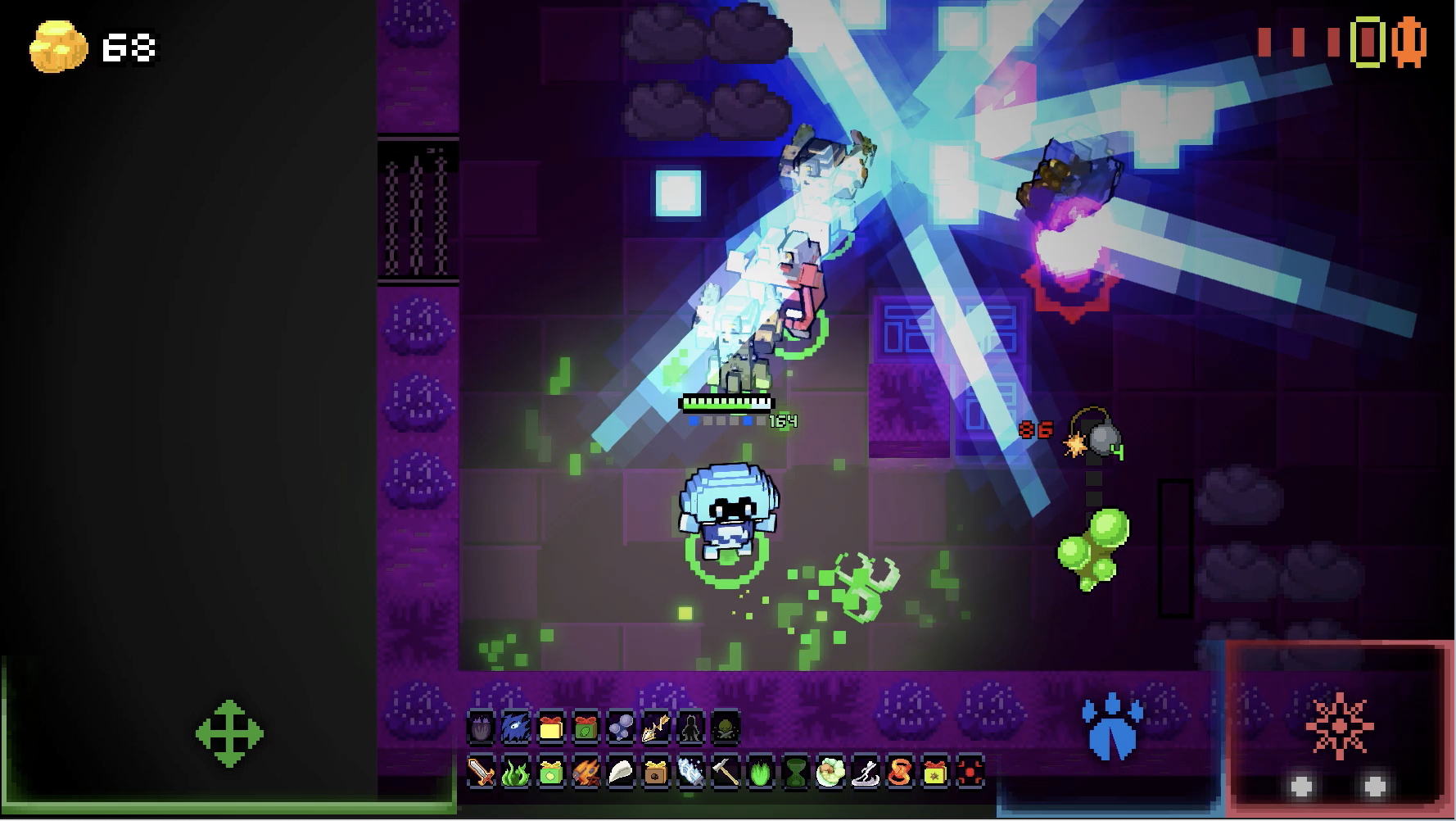The height and width of the screenshot is (821, 1456).
Task: Select the hammer item slot
Action: coord(726,772)
